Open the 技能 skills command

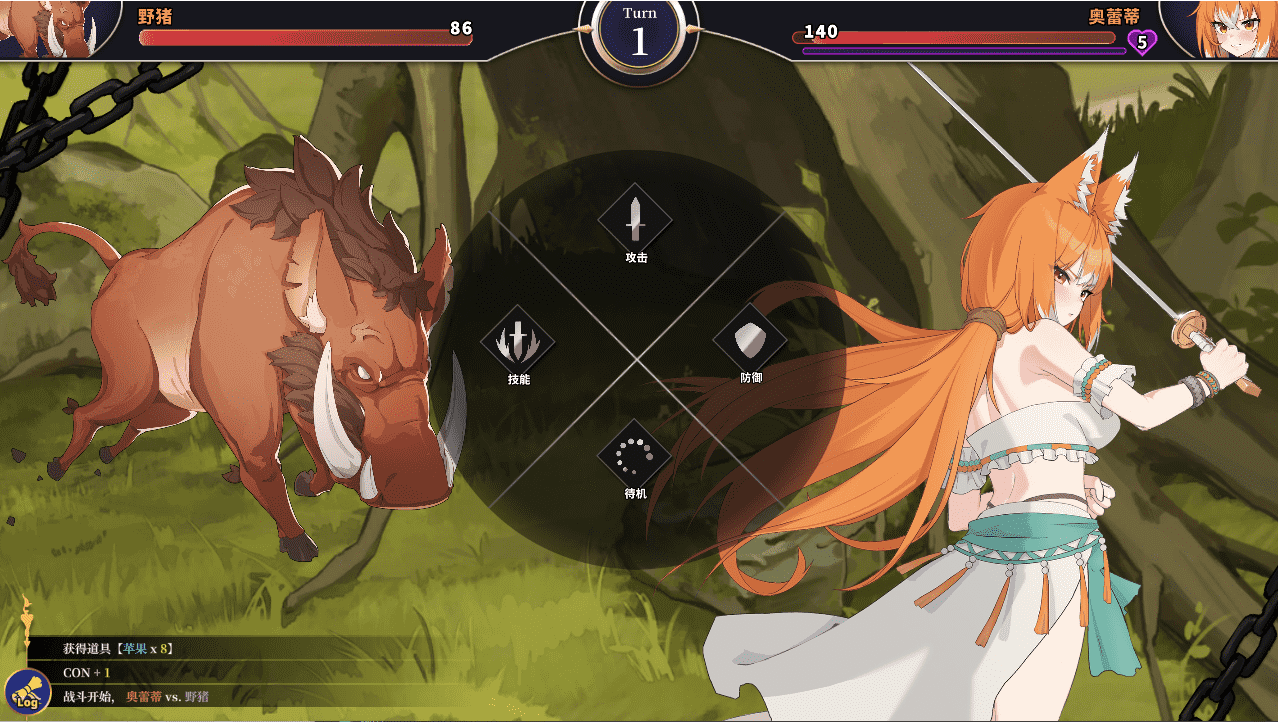(x=517, y=342)
